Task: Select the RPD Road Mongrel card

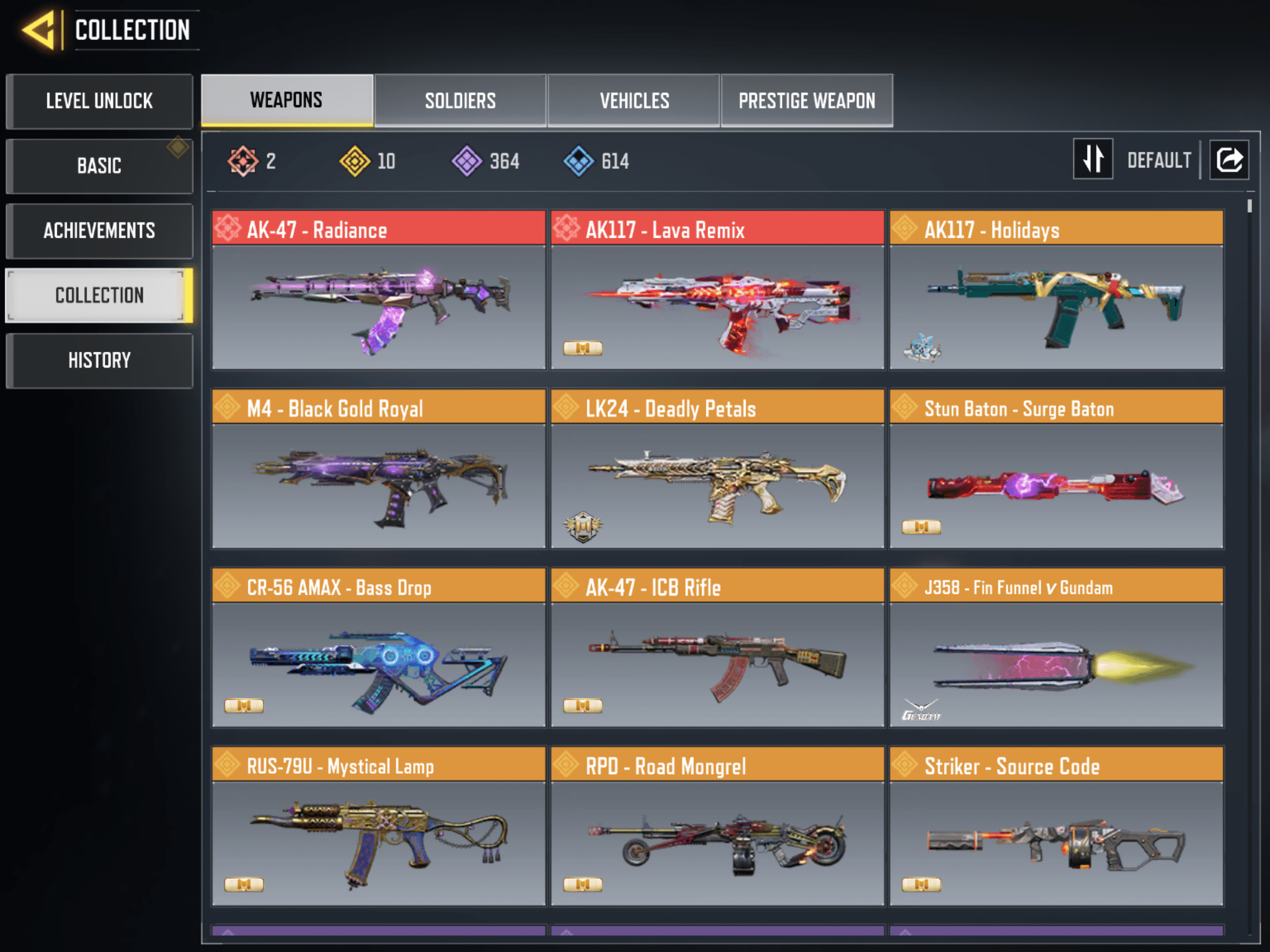Action: 717,826
